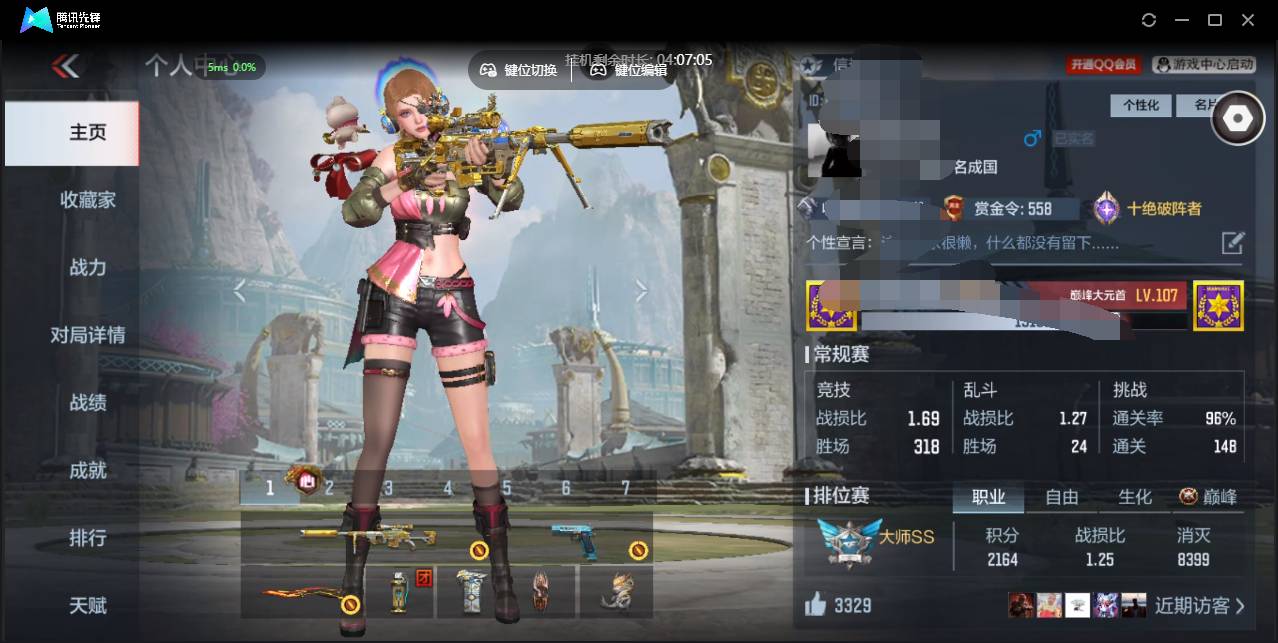Select the 职业 ranked tab
Image resolution: width=1278 pixels, height=643 pixels.
(989, 497)
